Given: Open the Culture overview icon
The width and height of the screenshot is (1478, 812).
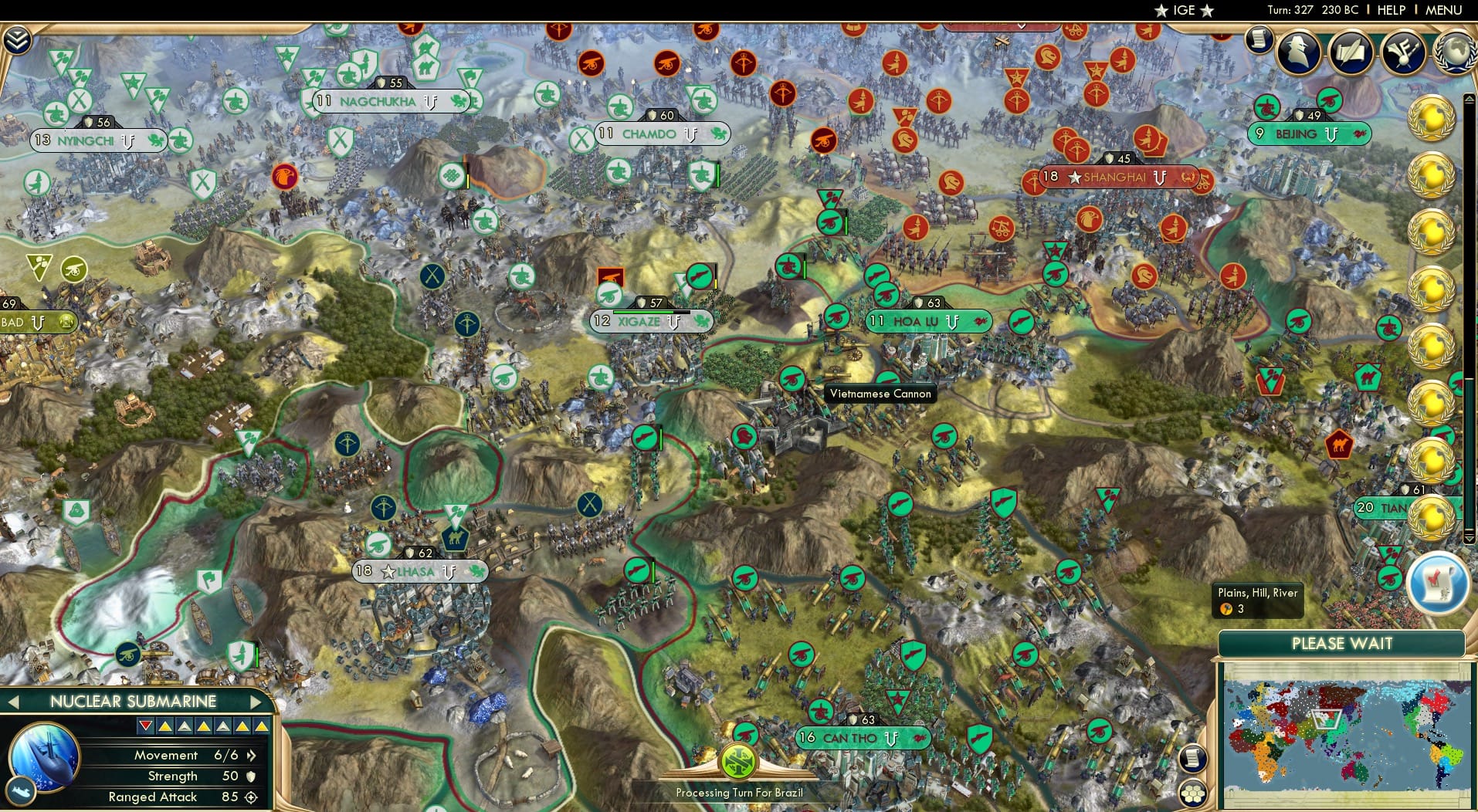Looking at the screenshot, I should [x=1404, y=52].
